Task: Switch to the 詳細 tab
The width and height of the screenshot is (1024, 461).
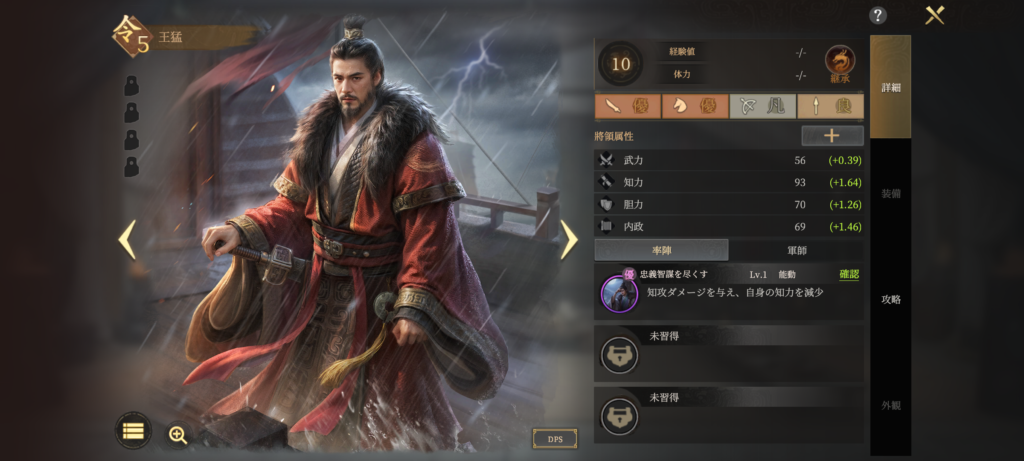Action: 890,87
